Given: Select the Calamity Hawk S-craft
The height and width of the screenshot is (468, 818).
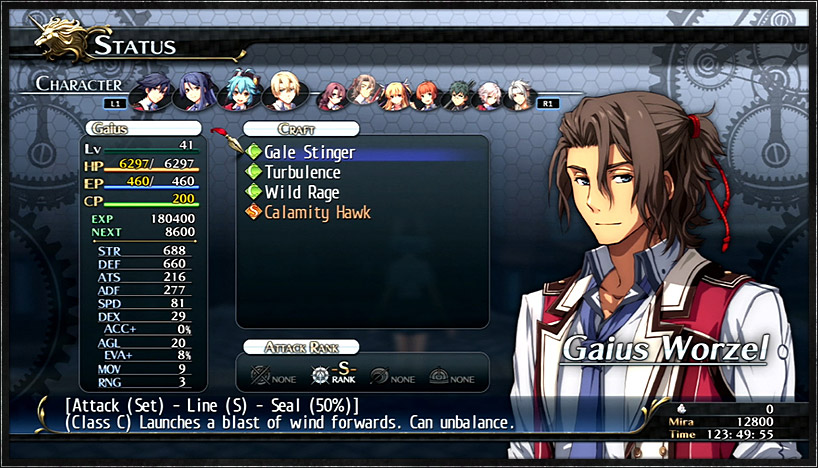Looking at the screenshot, I should (x=317, y=212).
